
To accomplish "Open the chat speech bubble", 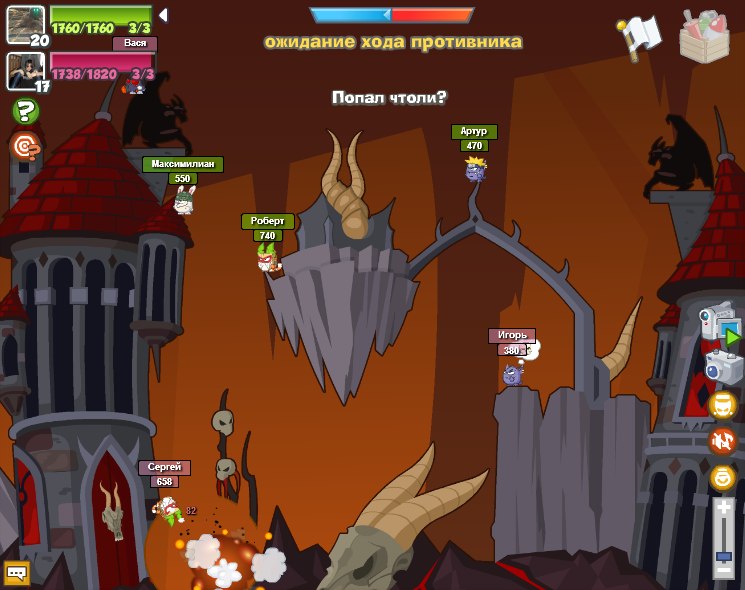I will pyautogui.click(x=17, y=572).
